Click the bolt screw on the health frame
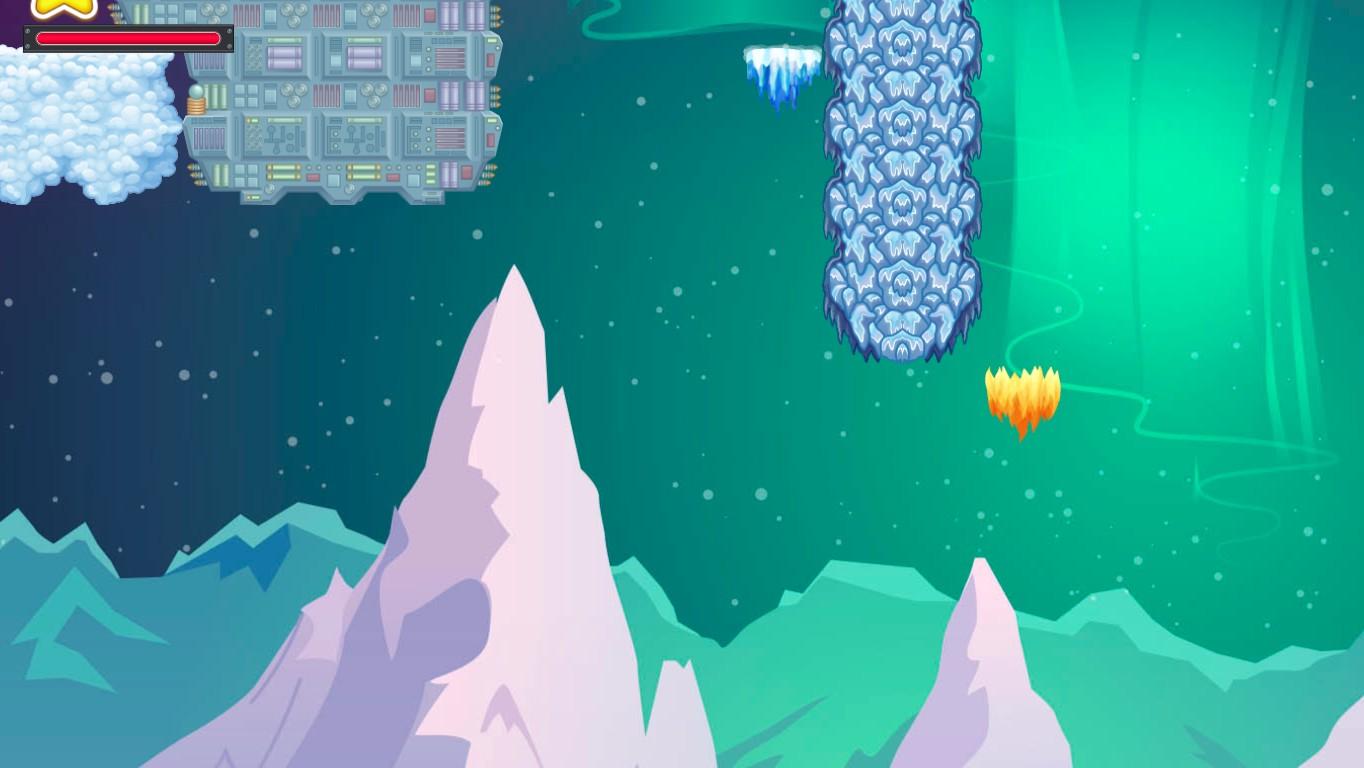The height and width of the screenshot is (768, 1364). (x=28, y=31)
